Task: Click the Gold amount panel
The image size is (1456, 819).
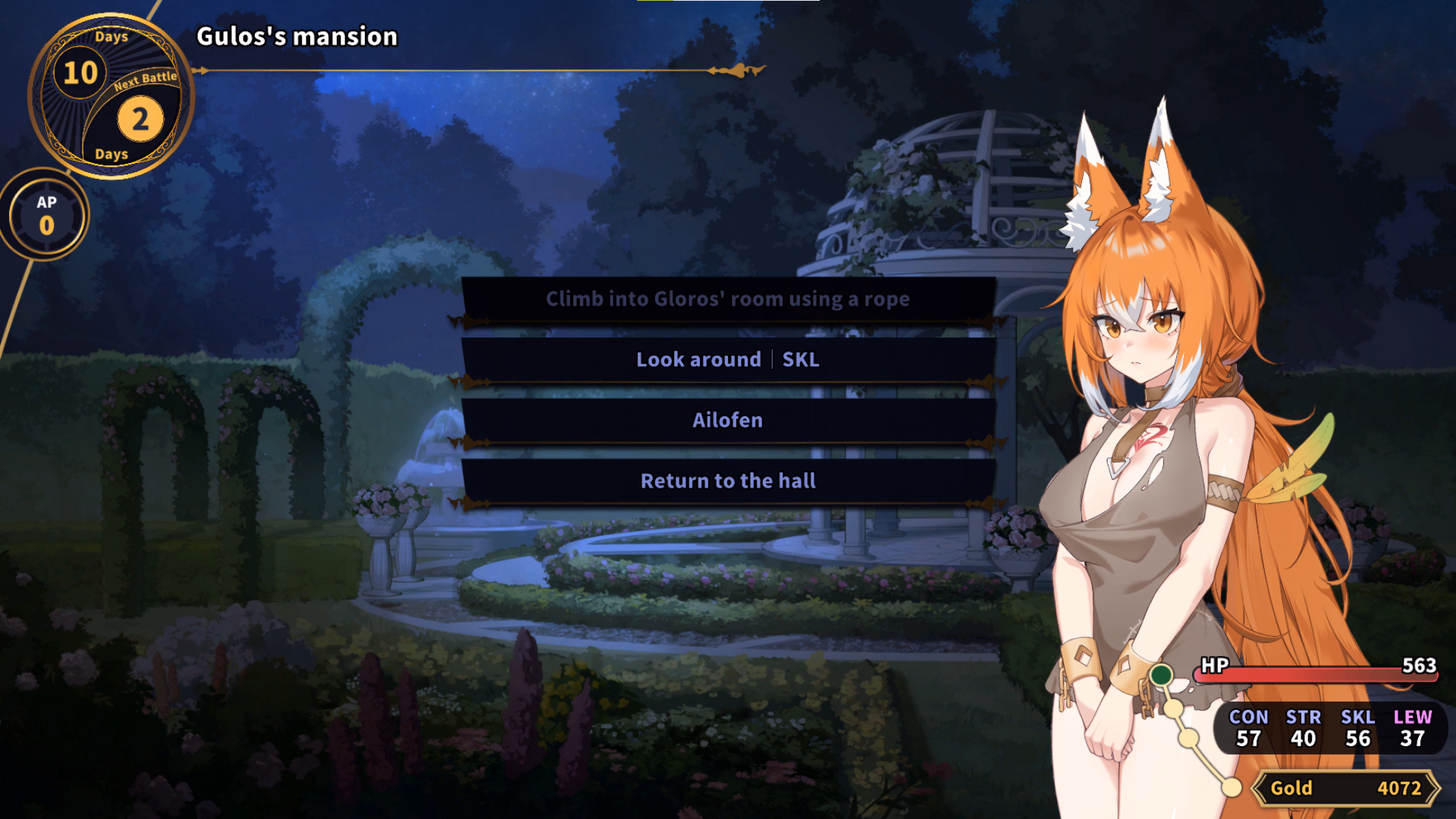Action: (1345, 788)
